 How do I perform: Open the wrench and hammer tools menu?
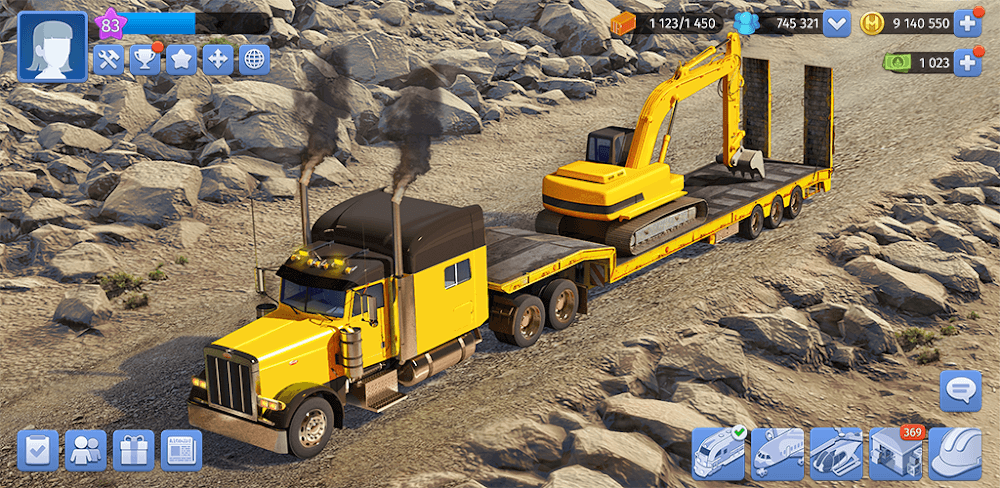(108, 60)
